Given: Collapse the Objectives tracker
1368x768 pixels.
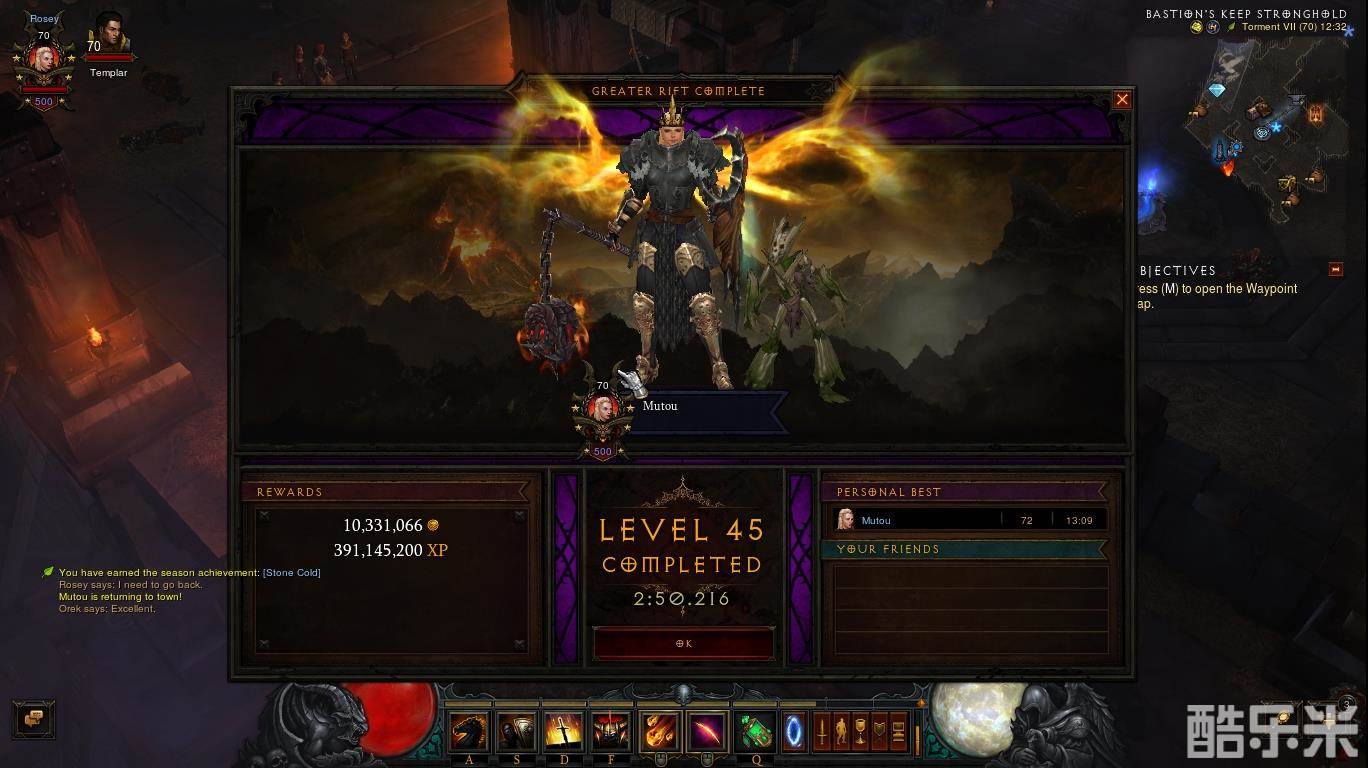Looking at the screenshot, I should point(1335,270).
